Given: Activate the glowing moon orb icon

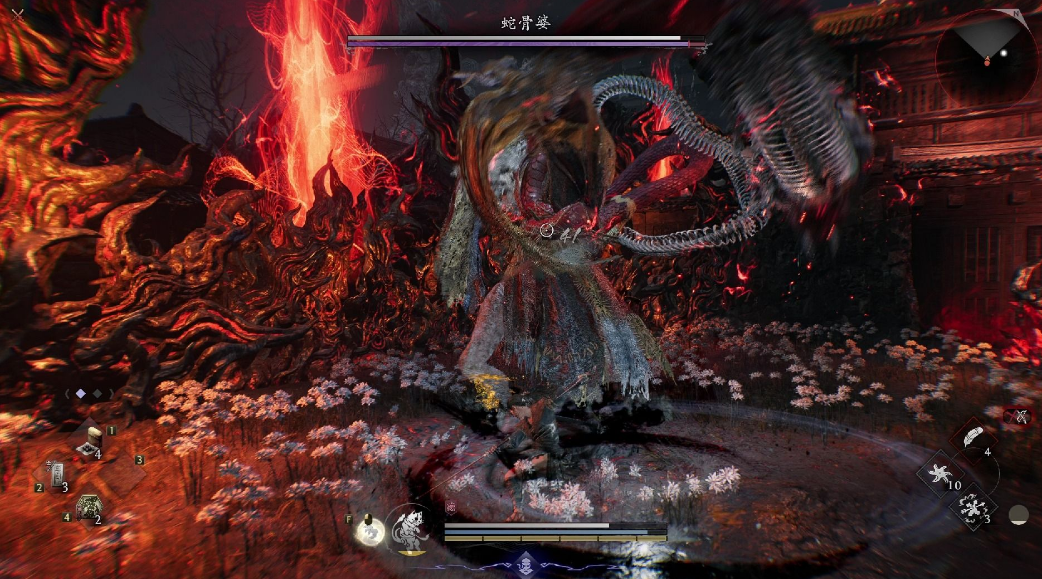Looking at the screenshot, I should tap(370, 531).
